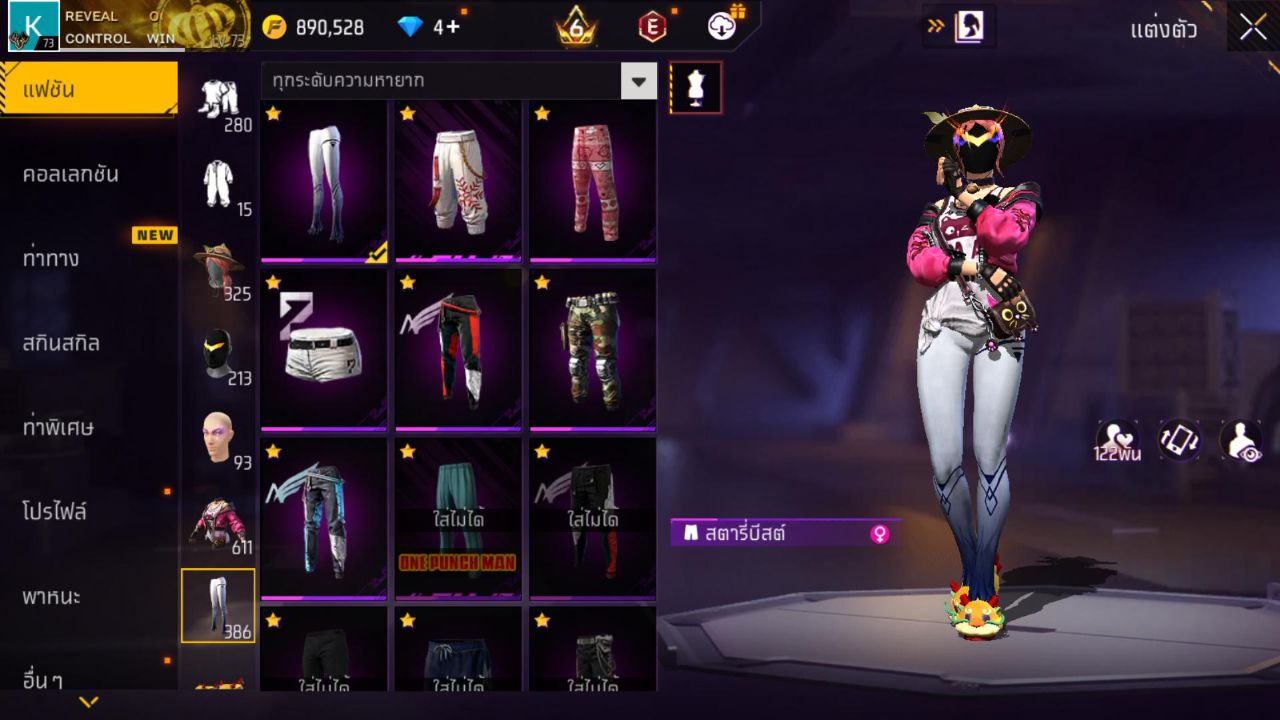Select the ONE PUNCH MAN pants thumbnail

point(458,520)
